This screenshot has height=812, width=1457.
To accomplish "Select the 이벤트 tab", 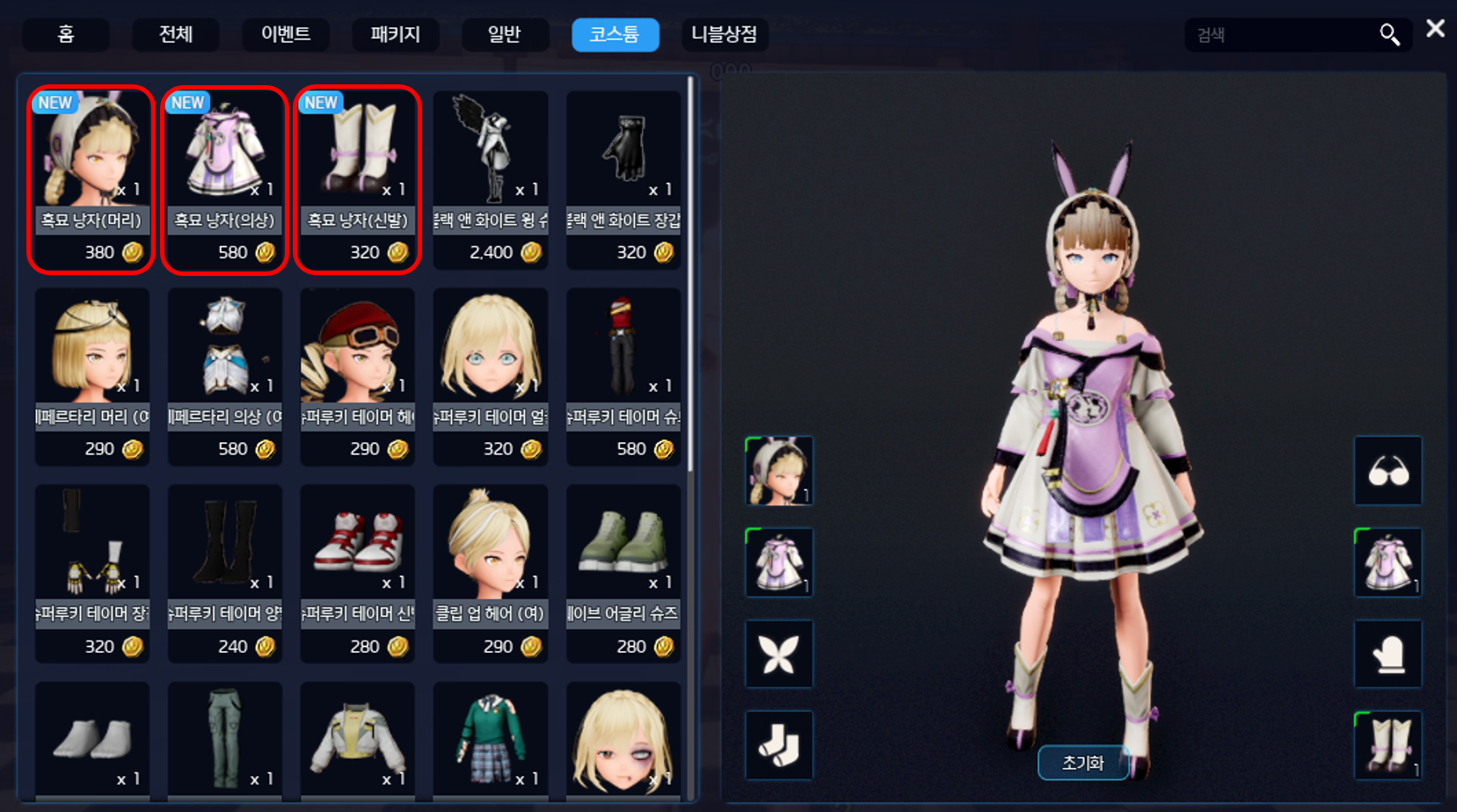I will 286,35.
